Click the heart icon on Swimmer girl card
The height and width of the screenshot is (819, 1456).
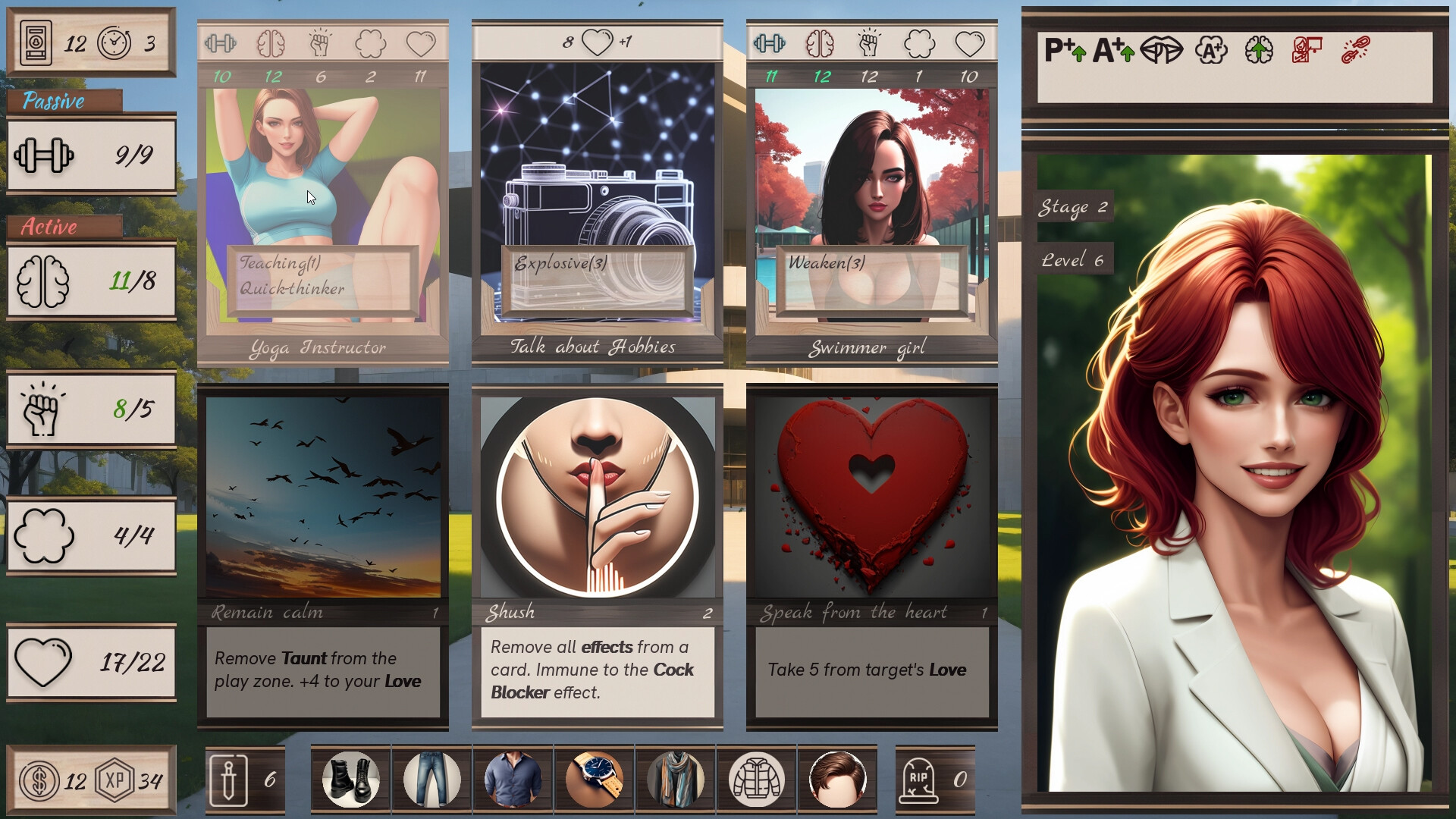[969, 43]
